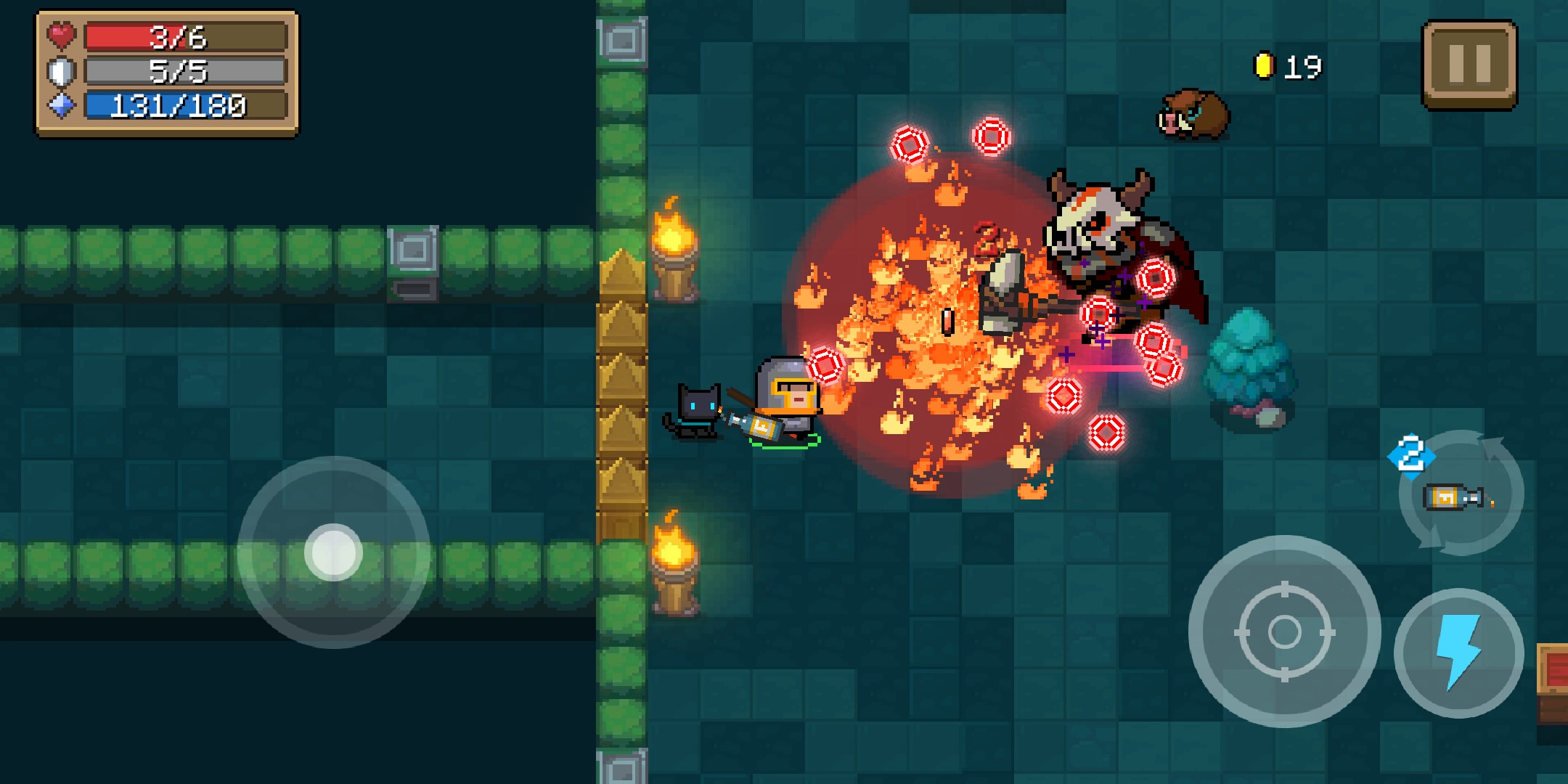The width and height of the screenshot is (1568, 784).
Task: Pause the game
Action: point(1469,65)
